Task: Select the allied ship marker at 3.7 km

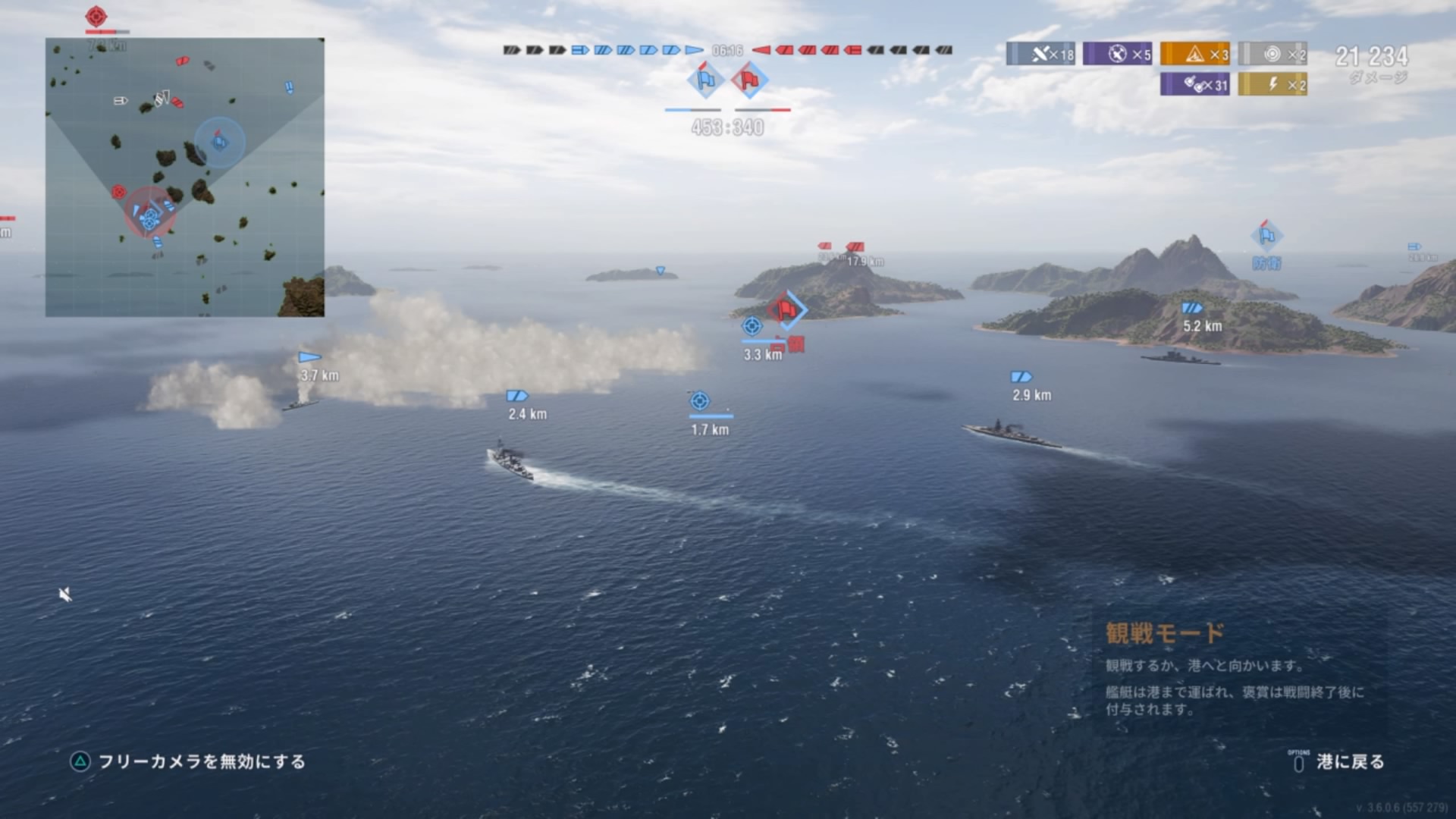Action: click(309, 357)
